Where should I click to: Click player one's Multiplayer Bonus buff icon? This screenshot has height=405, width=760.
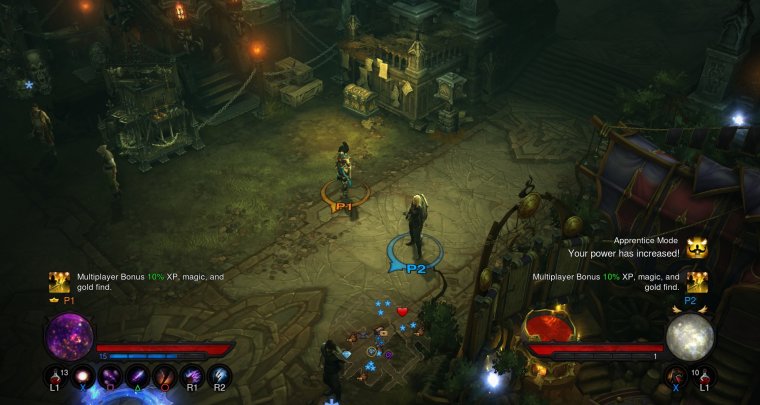tap(58, 283)
